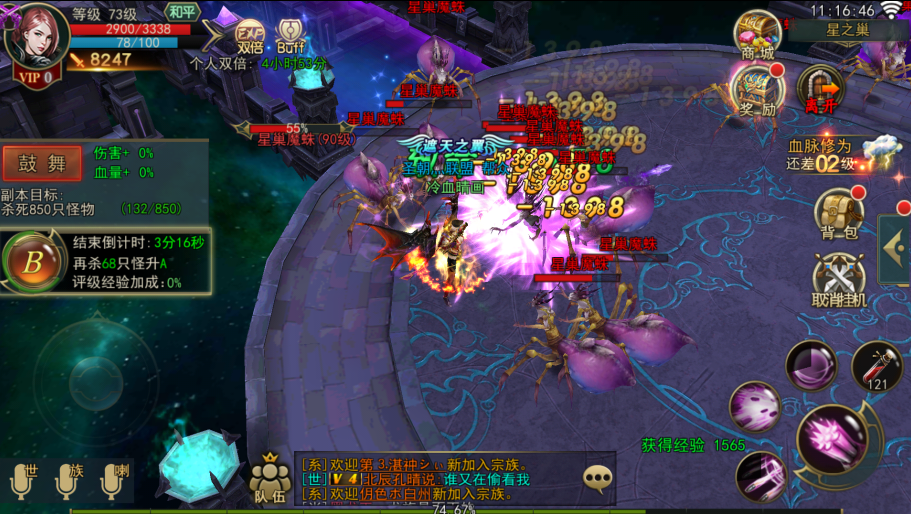
Task: Open the EXP 双倍 double experience icon
Action: pyautogui.click(x=250, y=34)
